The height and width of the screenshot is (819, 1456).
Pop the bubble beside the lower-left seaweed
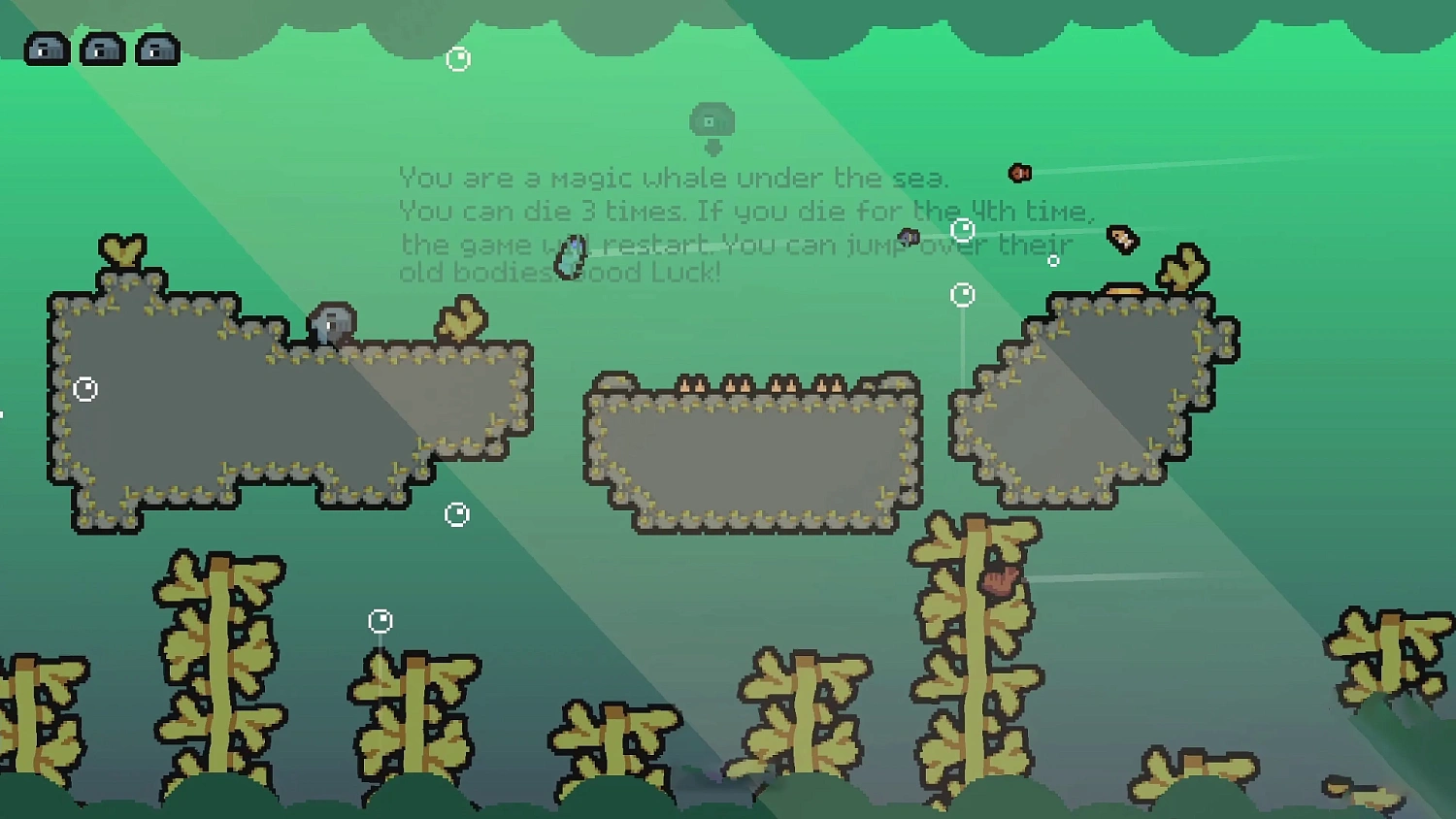pyautogui.click(x=380, y=620)
